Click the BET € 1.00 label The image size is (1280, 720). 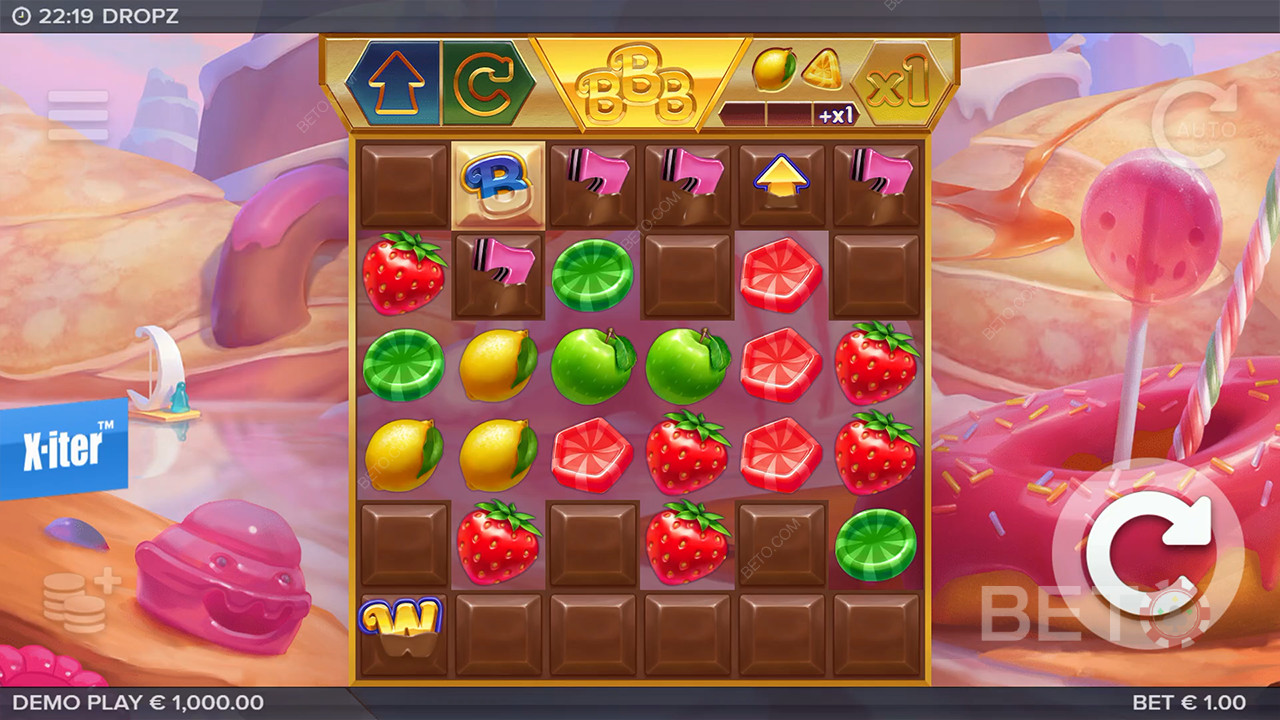coord(1188,703)
